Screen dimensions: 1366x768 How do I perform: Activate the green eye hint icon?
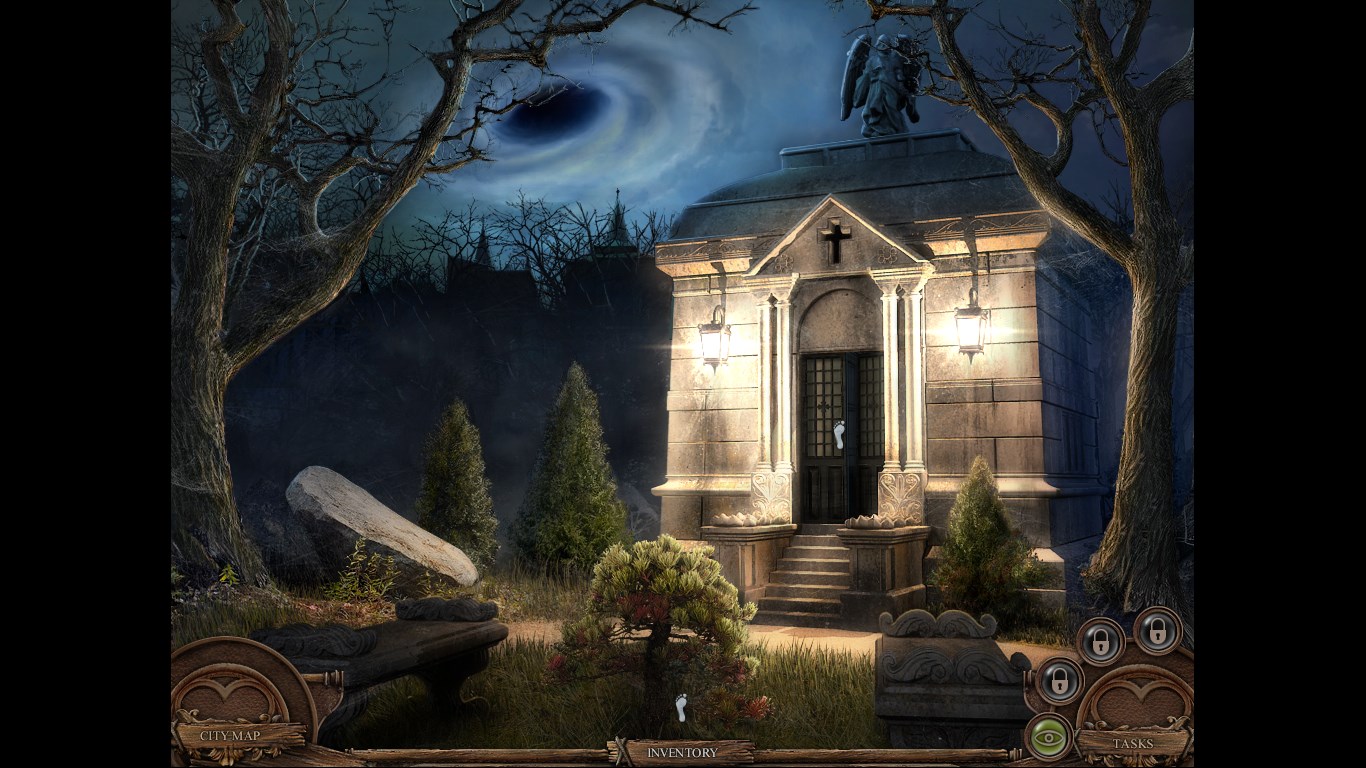point(1048,737)
